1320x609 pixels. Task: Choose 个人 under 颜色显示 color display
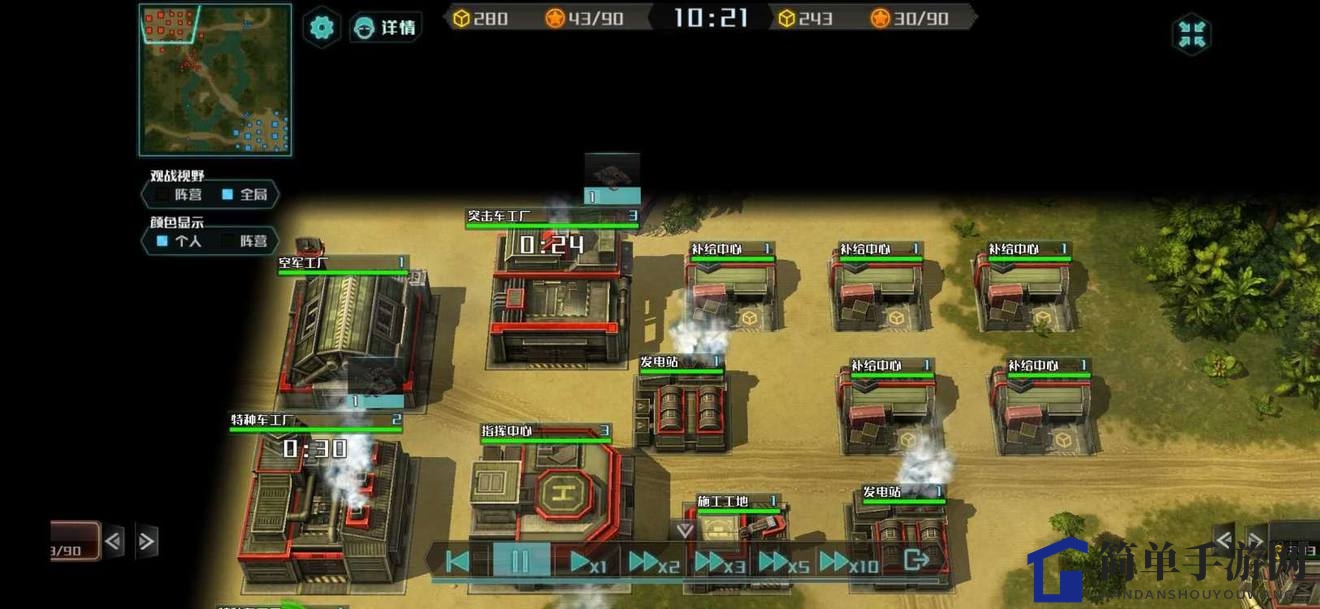(x=180, y=241)
